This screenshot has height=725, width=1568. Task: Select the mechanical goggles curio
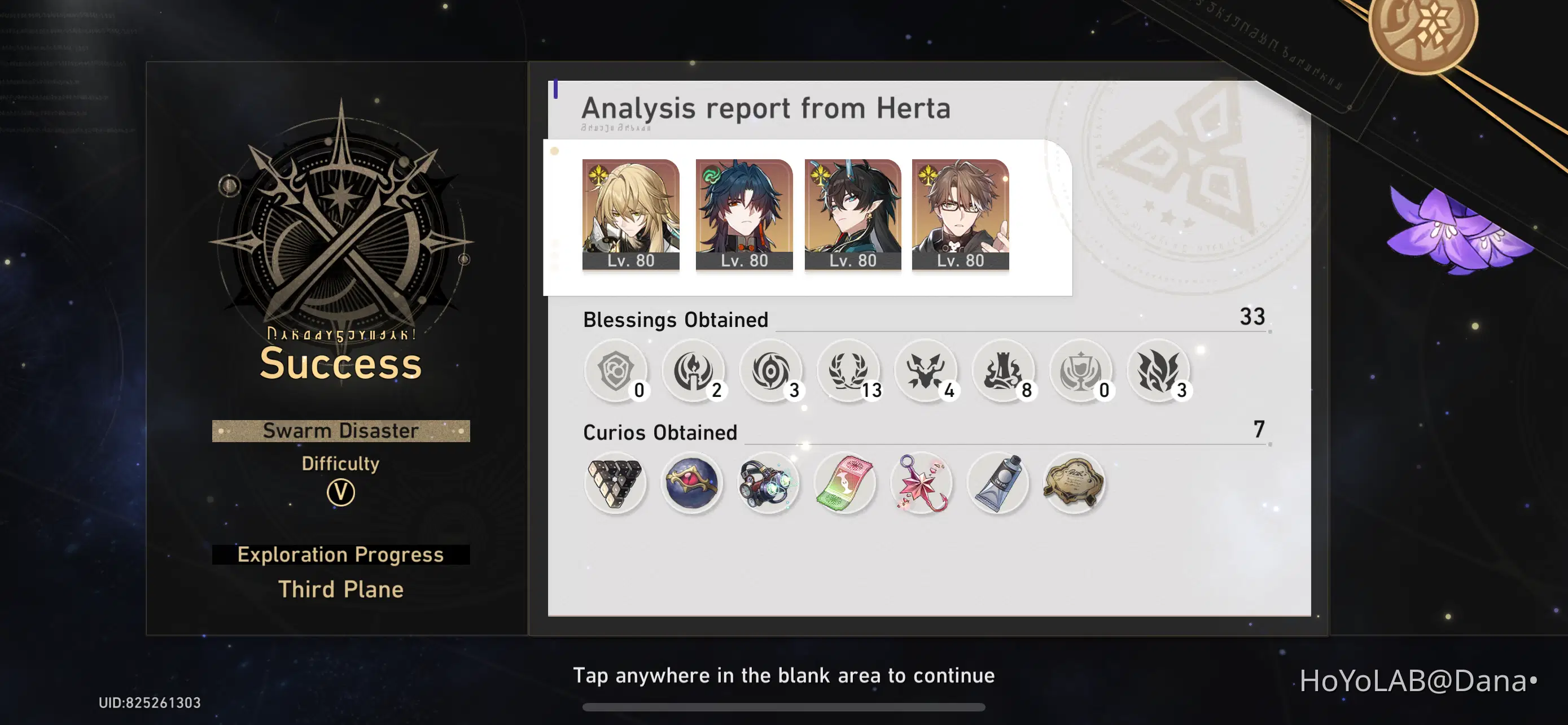pyautogui.click(x=769, y=482)
